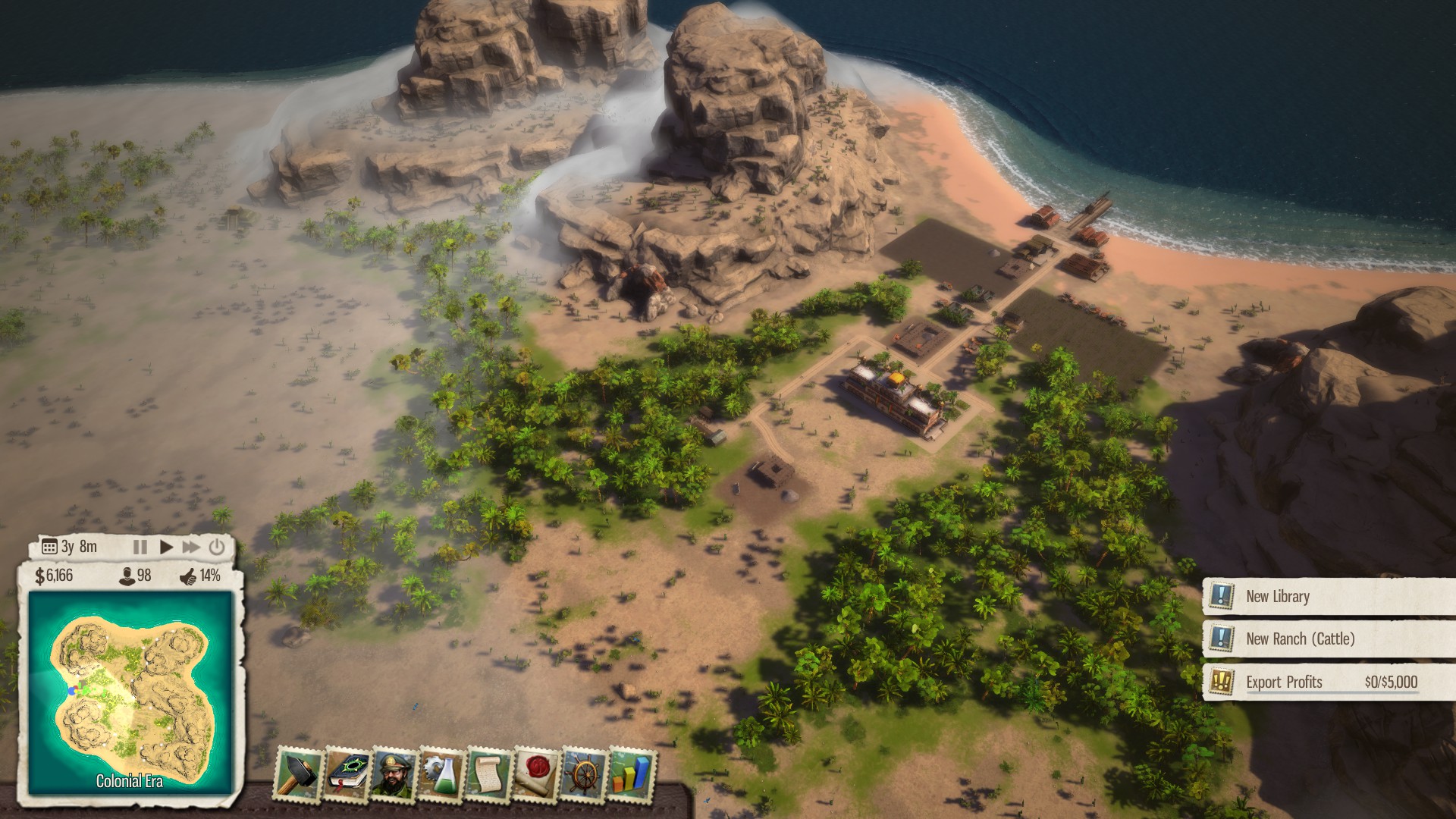This screenshot has height=819, width=1456.
Task: Pause the game
Action: click(140, 547)
